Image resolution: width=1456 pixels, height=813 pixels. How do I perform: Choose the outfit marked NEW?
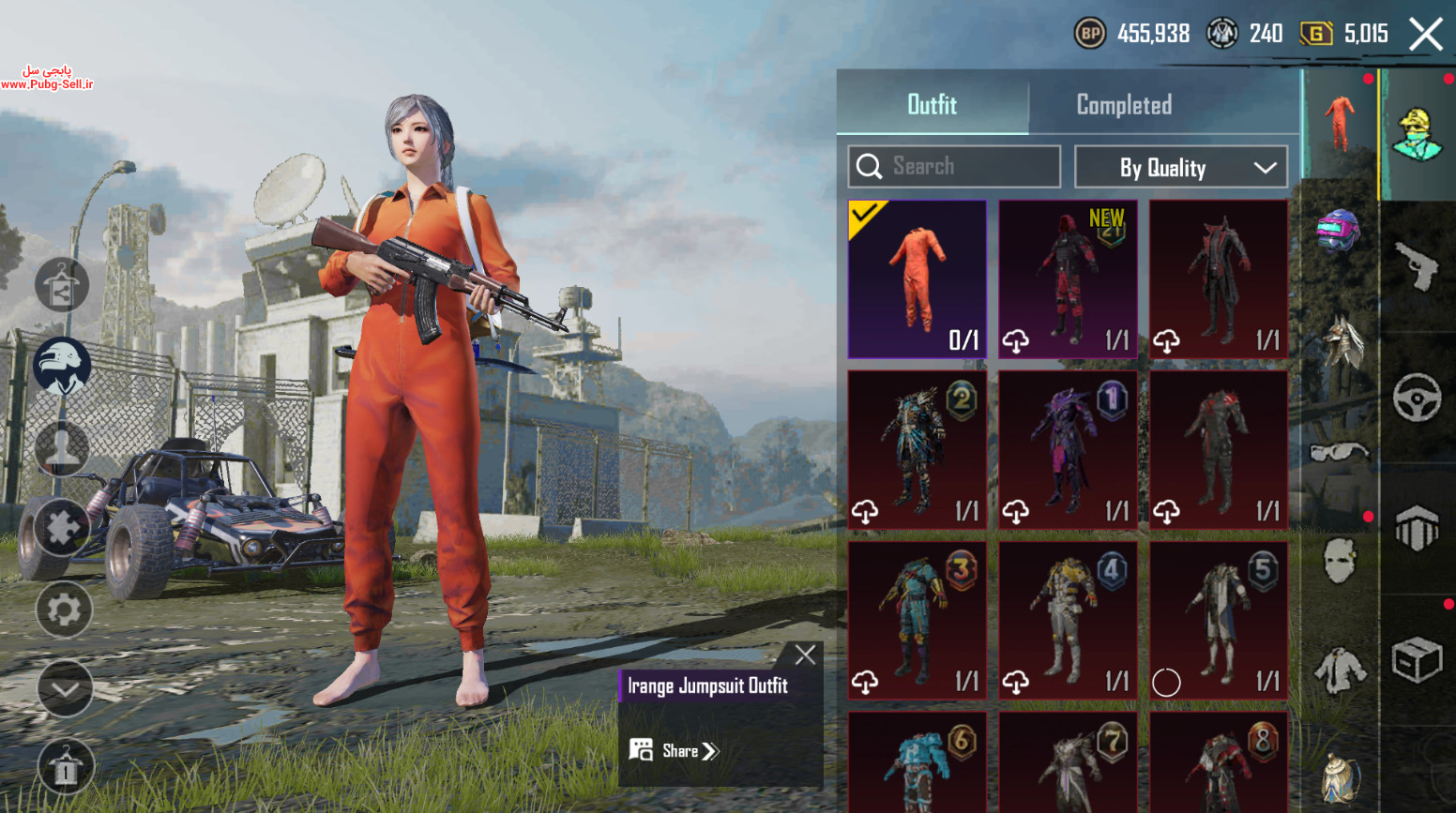[1068, 279]
